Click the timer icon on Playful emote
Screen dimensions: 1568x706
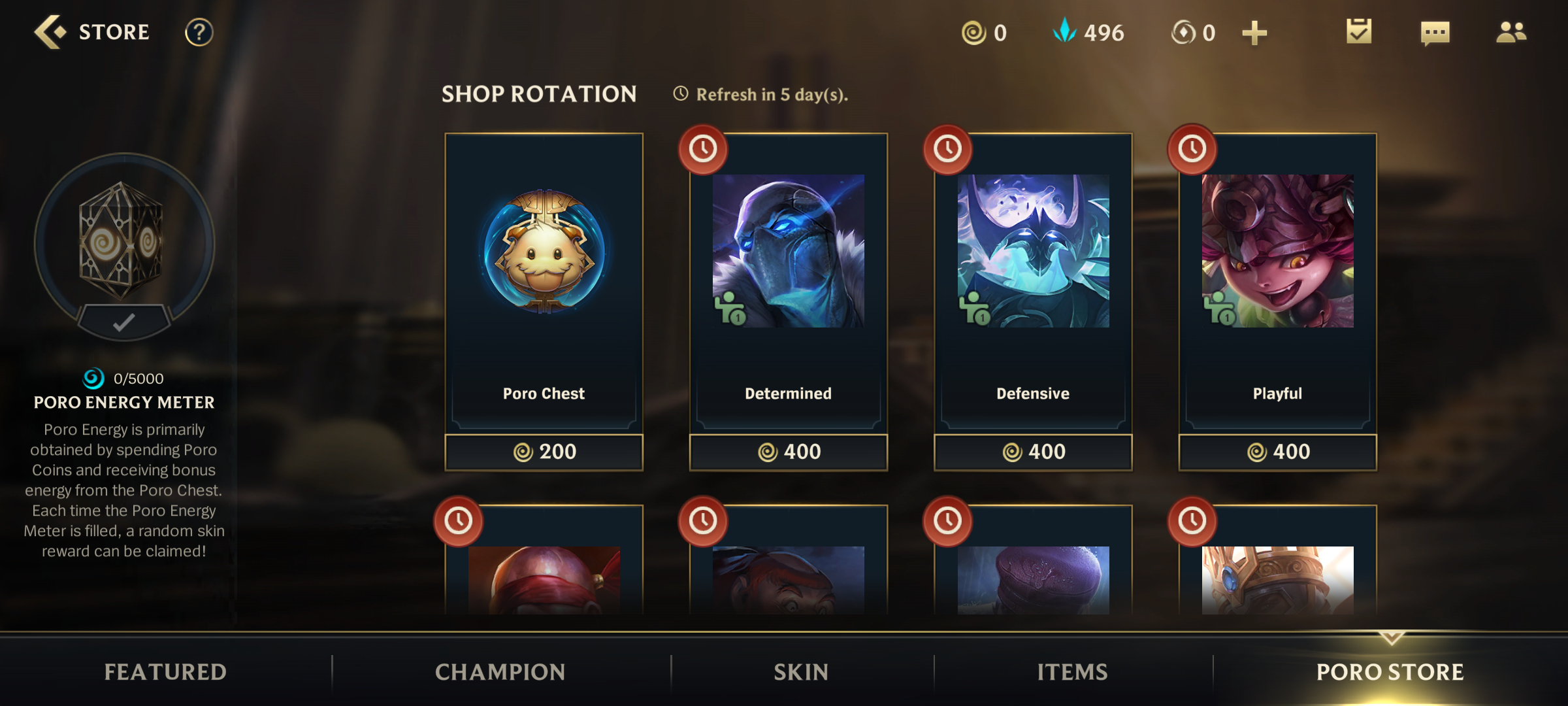1192,149
